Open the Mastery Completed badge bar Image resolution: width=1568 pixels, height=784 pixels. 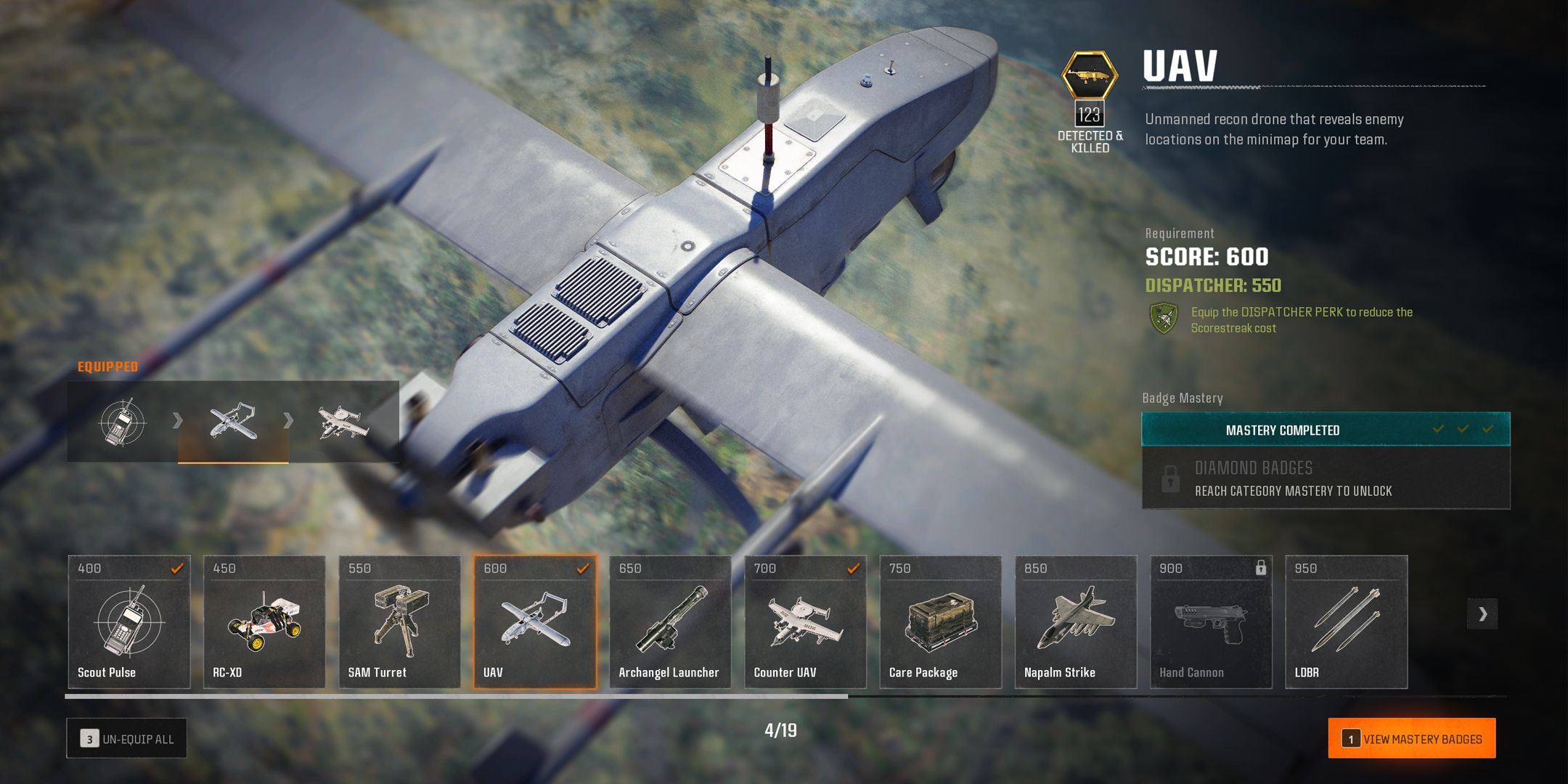click(1326, 430)
